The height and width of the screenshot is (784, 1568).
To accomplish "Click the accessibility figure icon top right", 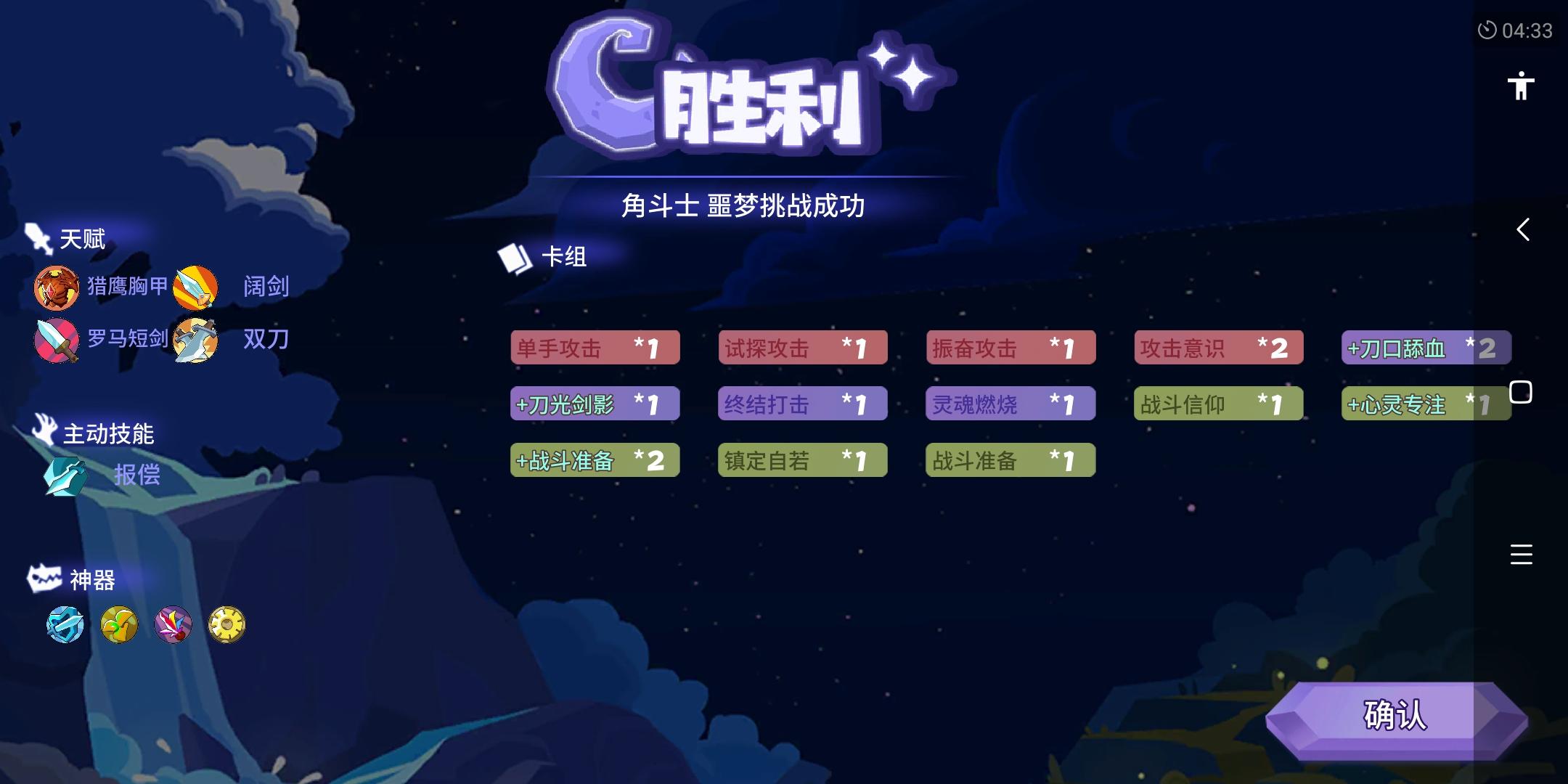I will pyautogui.click(x=1519, y=87).
